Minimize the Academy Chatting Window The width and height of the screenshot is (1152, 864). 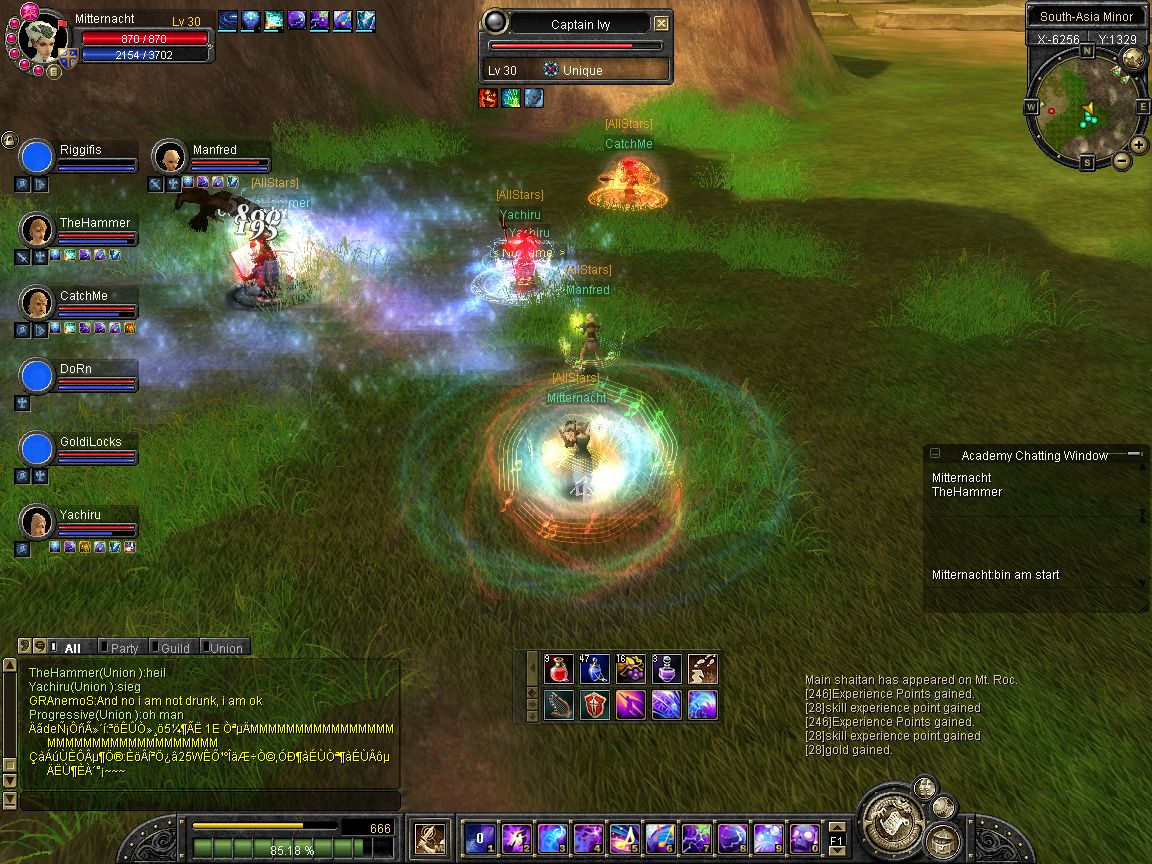(935, 454)
